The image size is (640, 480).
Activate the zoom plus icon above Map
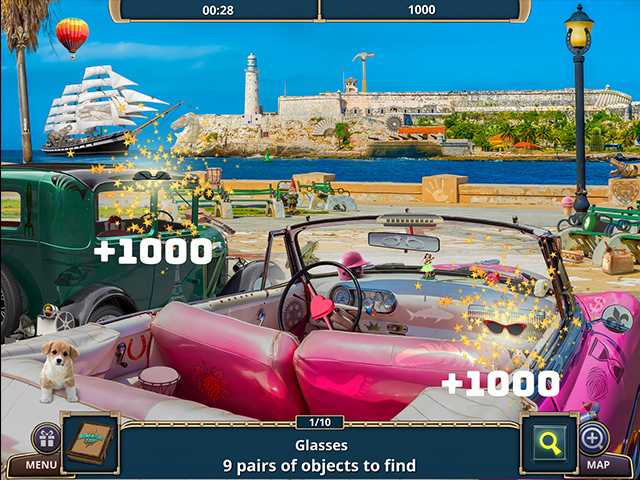point(593,438)
